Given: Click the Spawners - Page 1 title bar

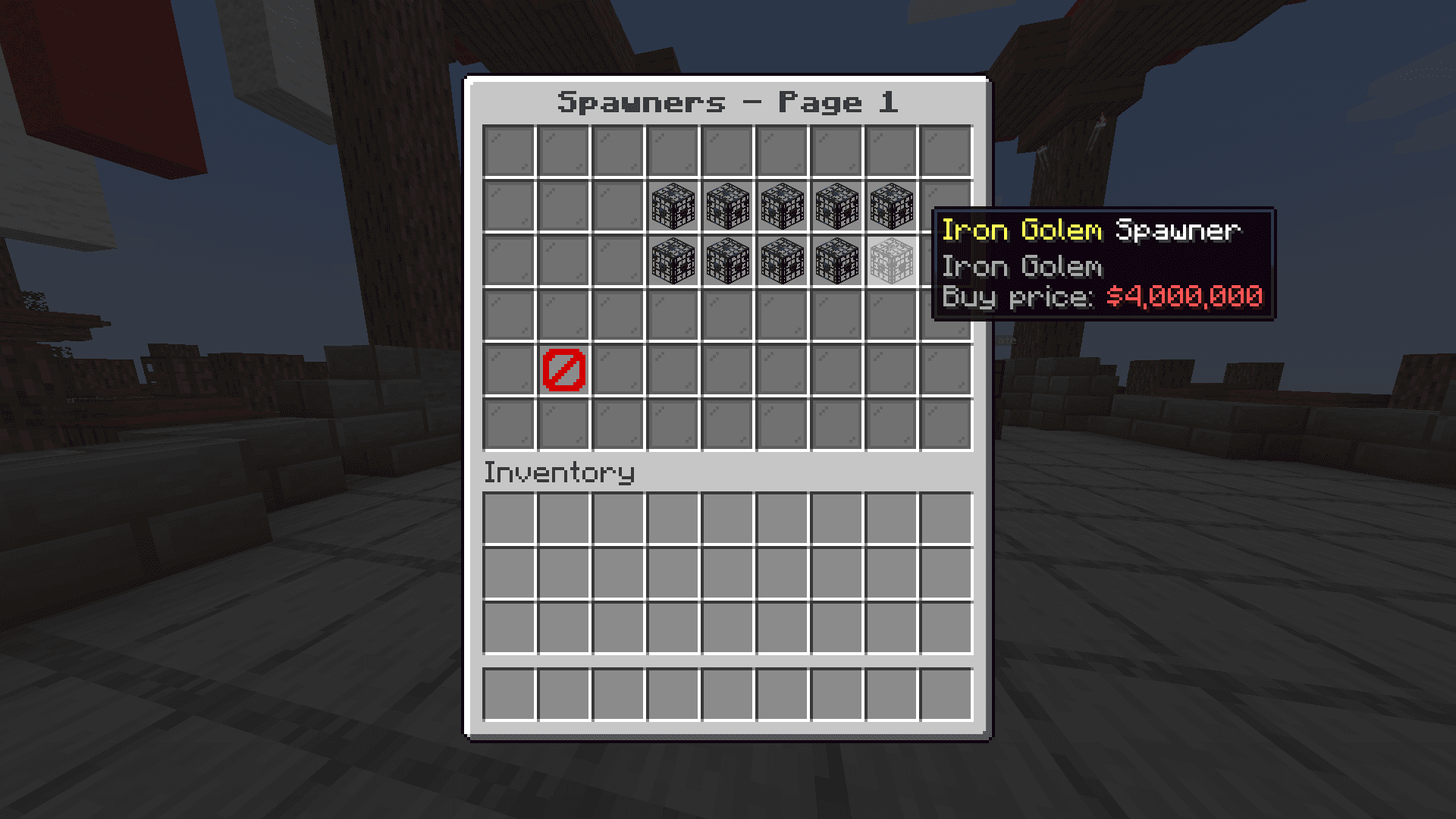Looking at the screenshot, I should [x=728, y=102].
